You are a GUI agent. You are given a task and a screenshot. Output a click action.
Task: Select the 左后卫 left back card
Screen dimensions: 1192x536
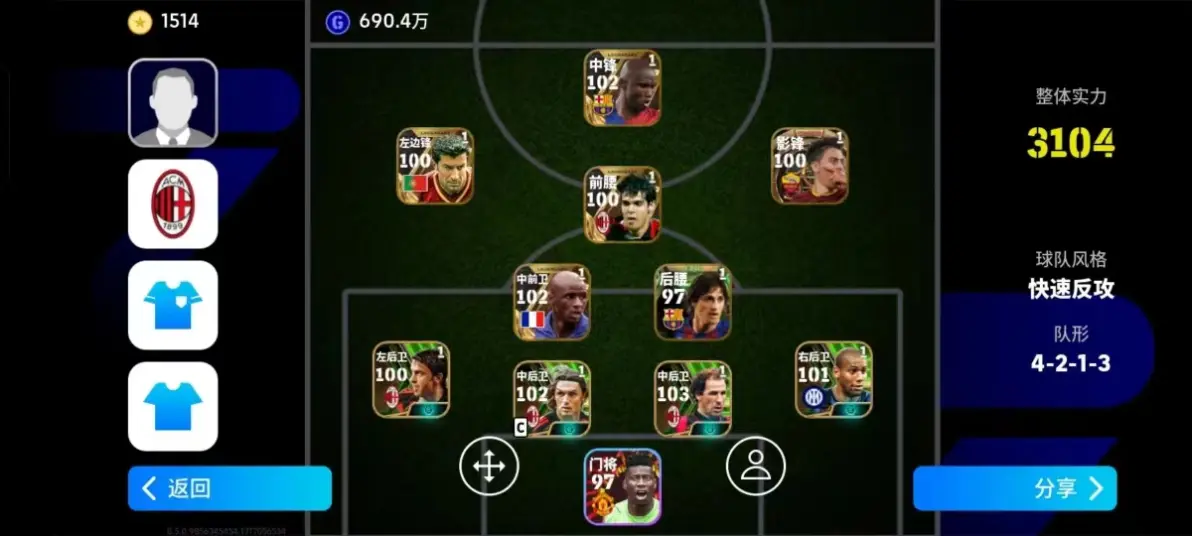pos(411,380)
